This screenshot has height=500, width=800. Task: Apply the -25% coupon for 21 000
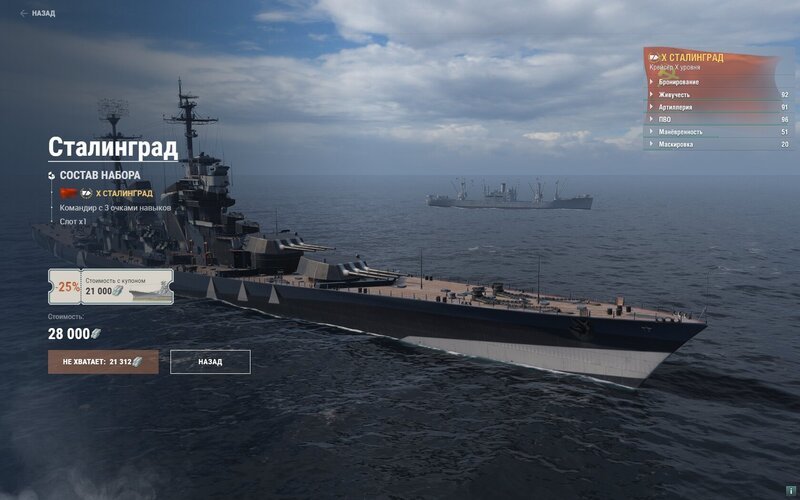point(110,286)
